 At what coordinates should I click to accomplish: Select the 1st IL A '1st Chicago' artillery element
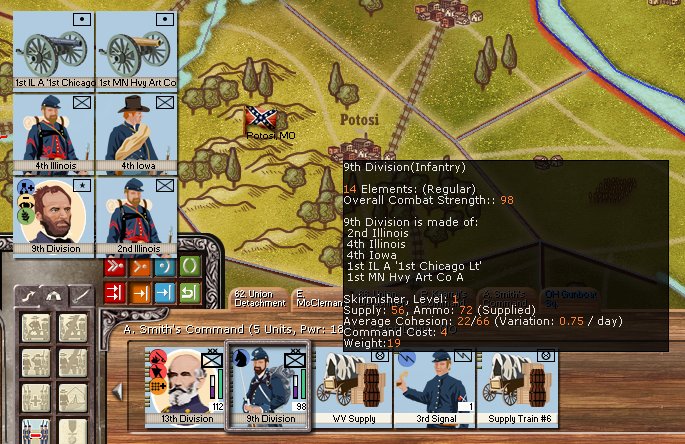[x=56, y=49]
